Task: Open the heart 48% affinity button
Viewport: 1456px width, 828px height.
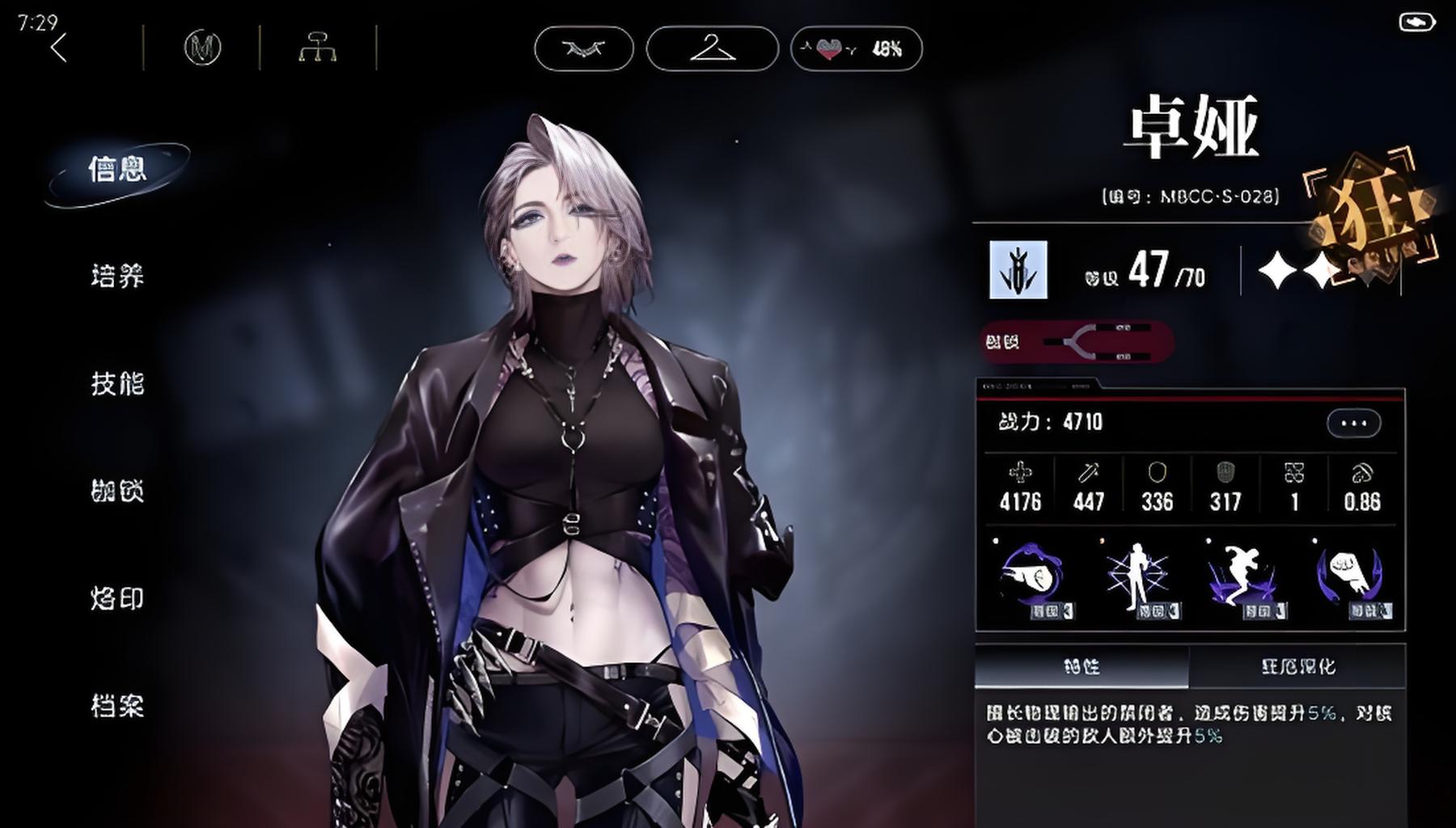Action: [856, 49]
